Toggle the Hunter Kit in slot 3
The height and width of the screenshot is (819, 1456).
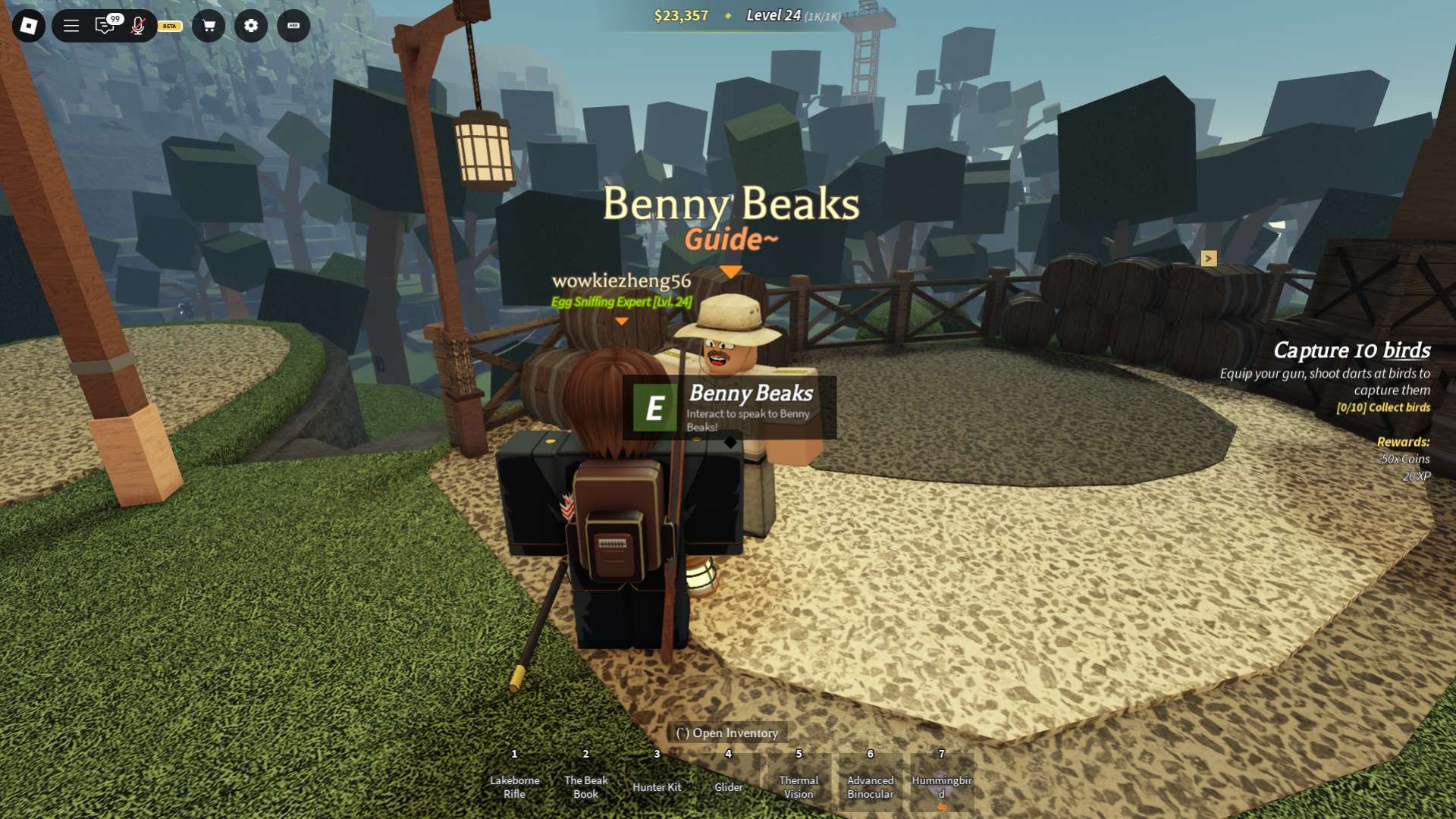(x=656, y=781)
